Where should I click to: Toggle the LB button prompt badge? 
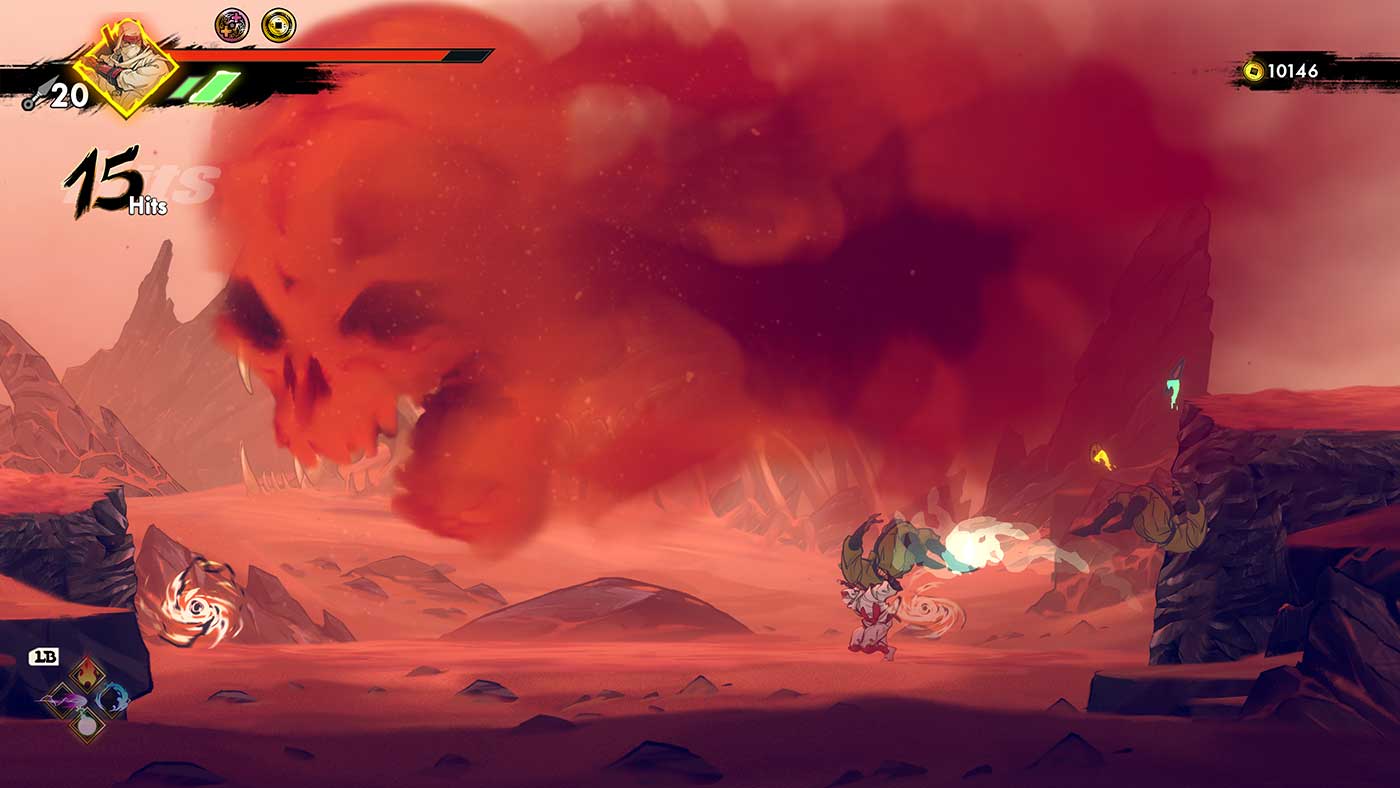coord(43,655)
